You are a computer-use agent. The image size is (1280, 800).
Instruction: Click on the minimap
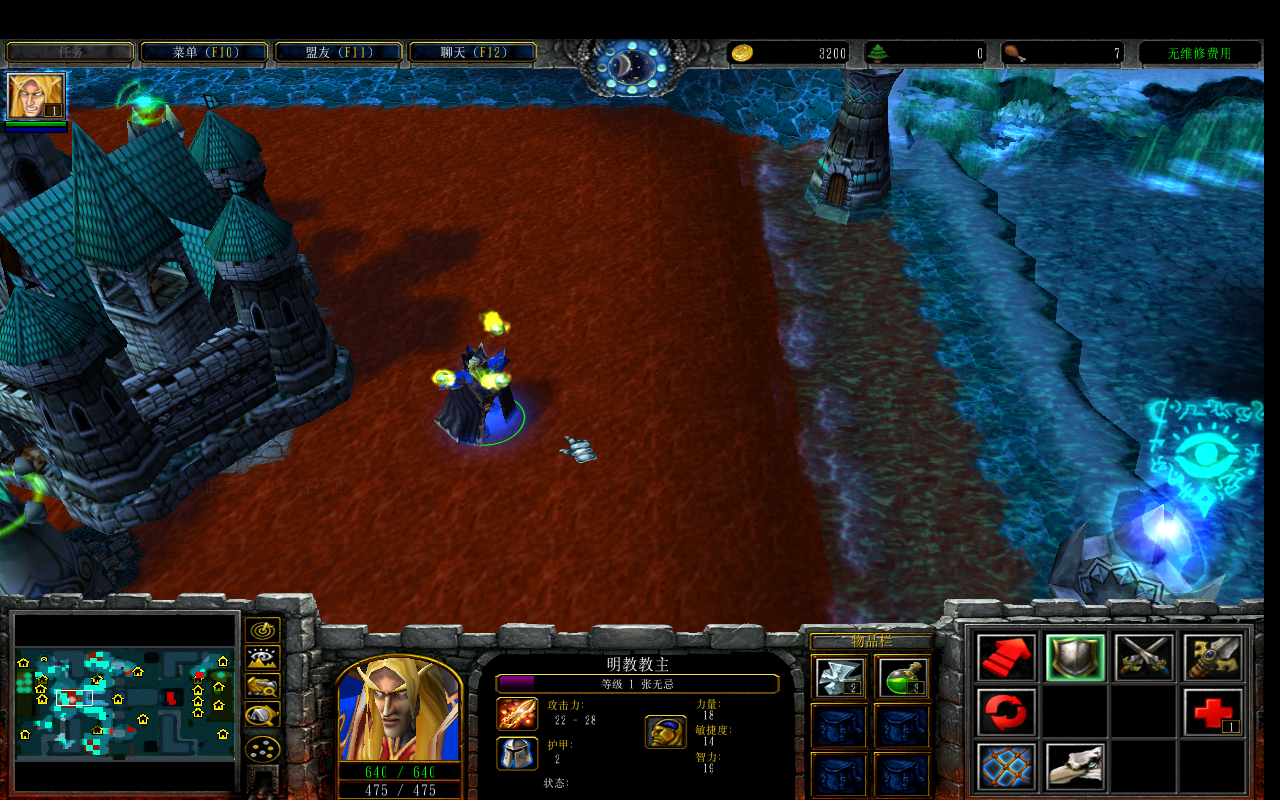point(126,702)
